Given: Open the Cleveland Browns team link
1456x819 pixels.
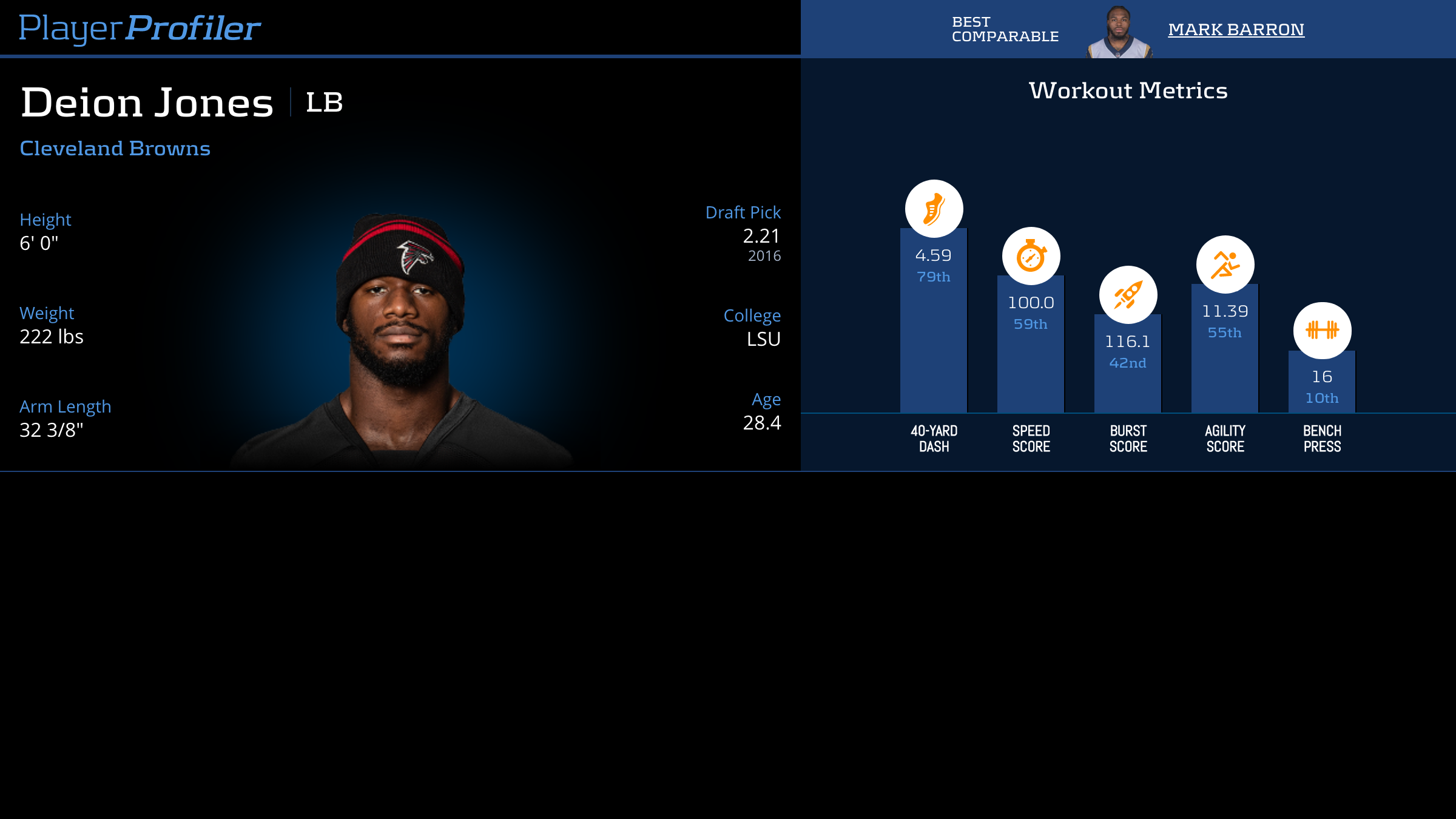Looking at the screenshot, I should coord(115,149).
